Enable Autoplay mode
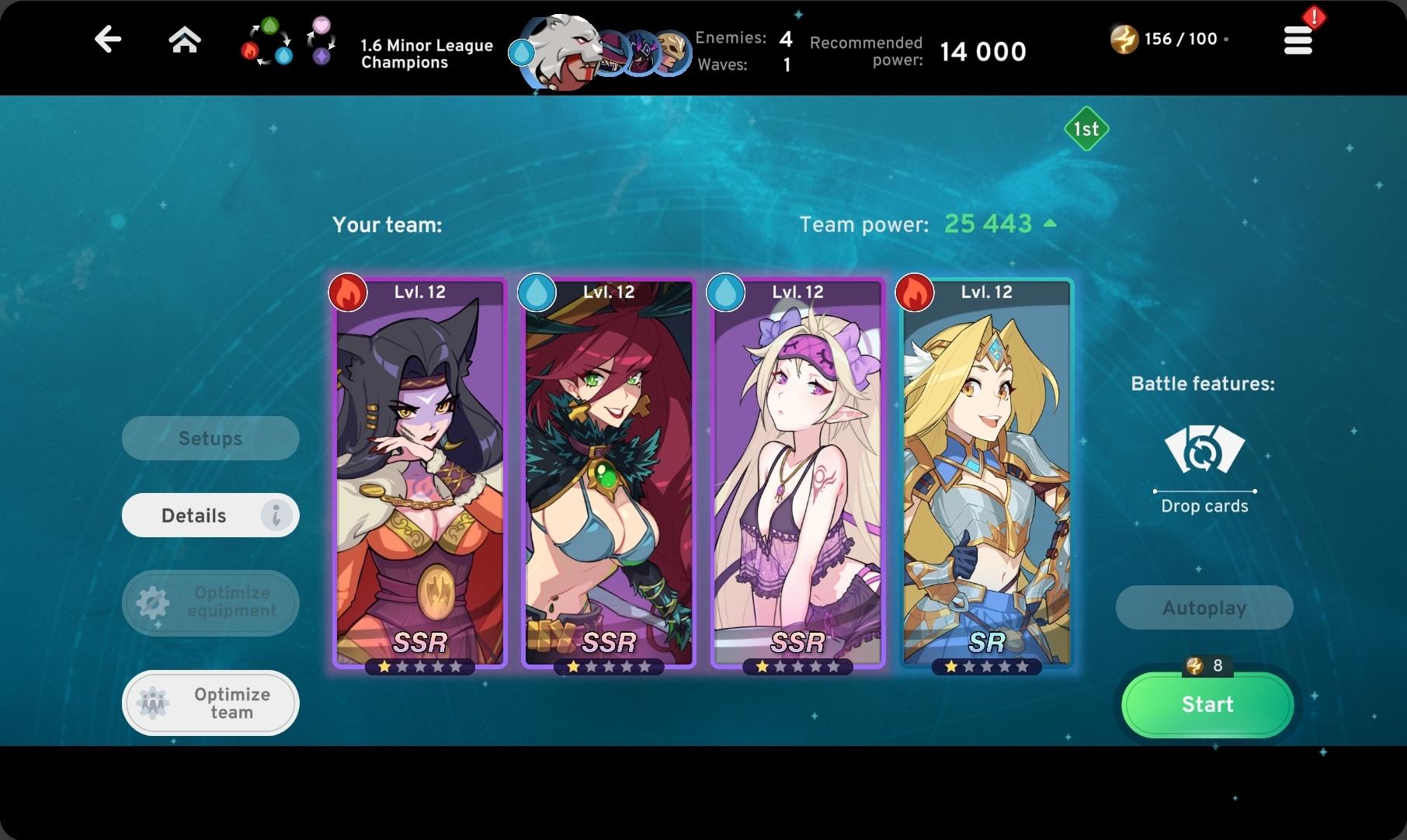 [x=1204, y=608]
